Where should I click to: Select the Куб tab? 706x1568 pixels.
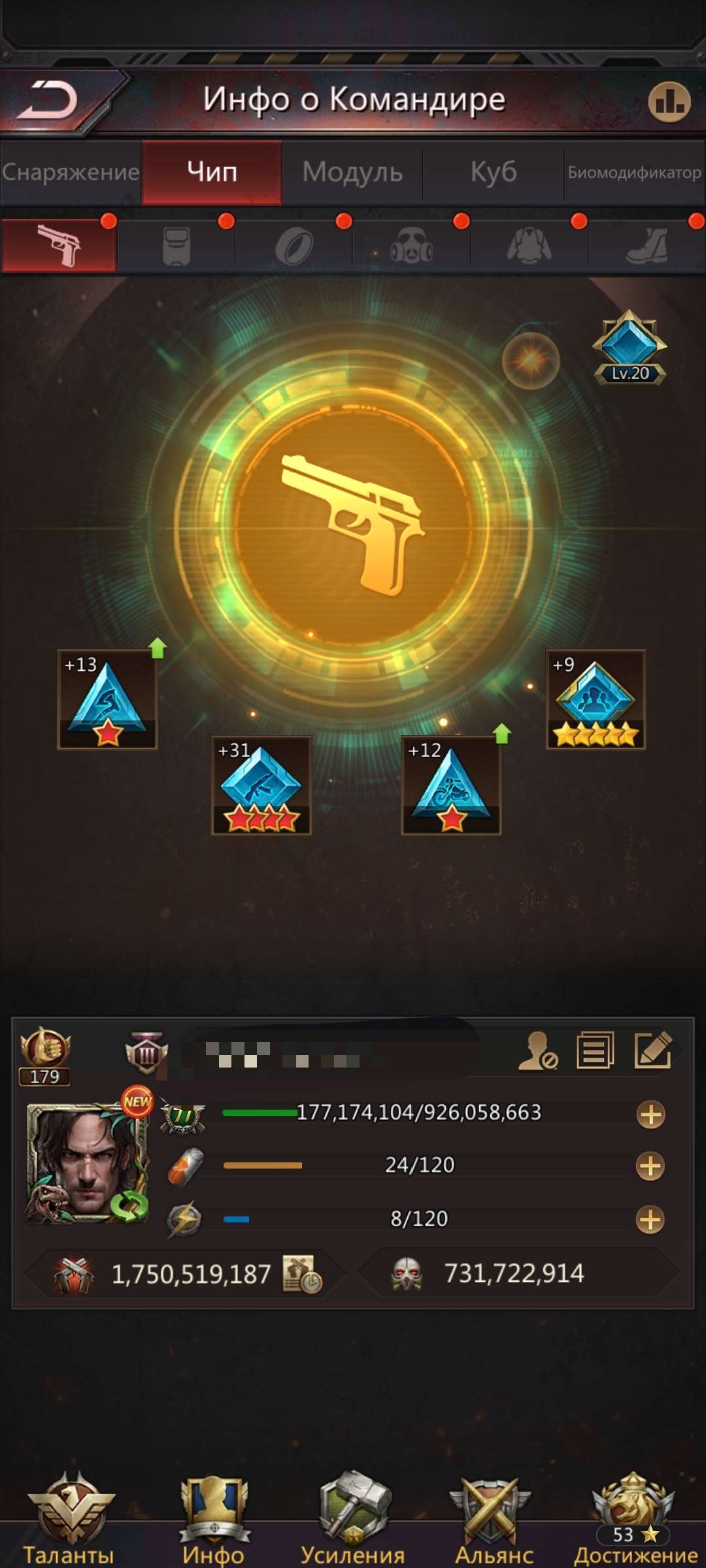pyautogui.click(x=494, y=172)
